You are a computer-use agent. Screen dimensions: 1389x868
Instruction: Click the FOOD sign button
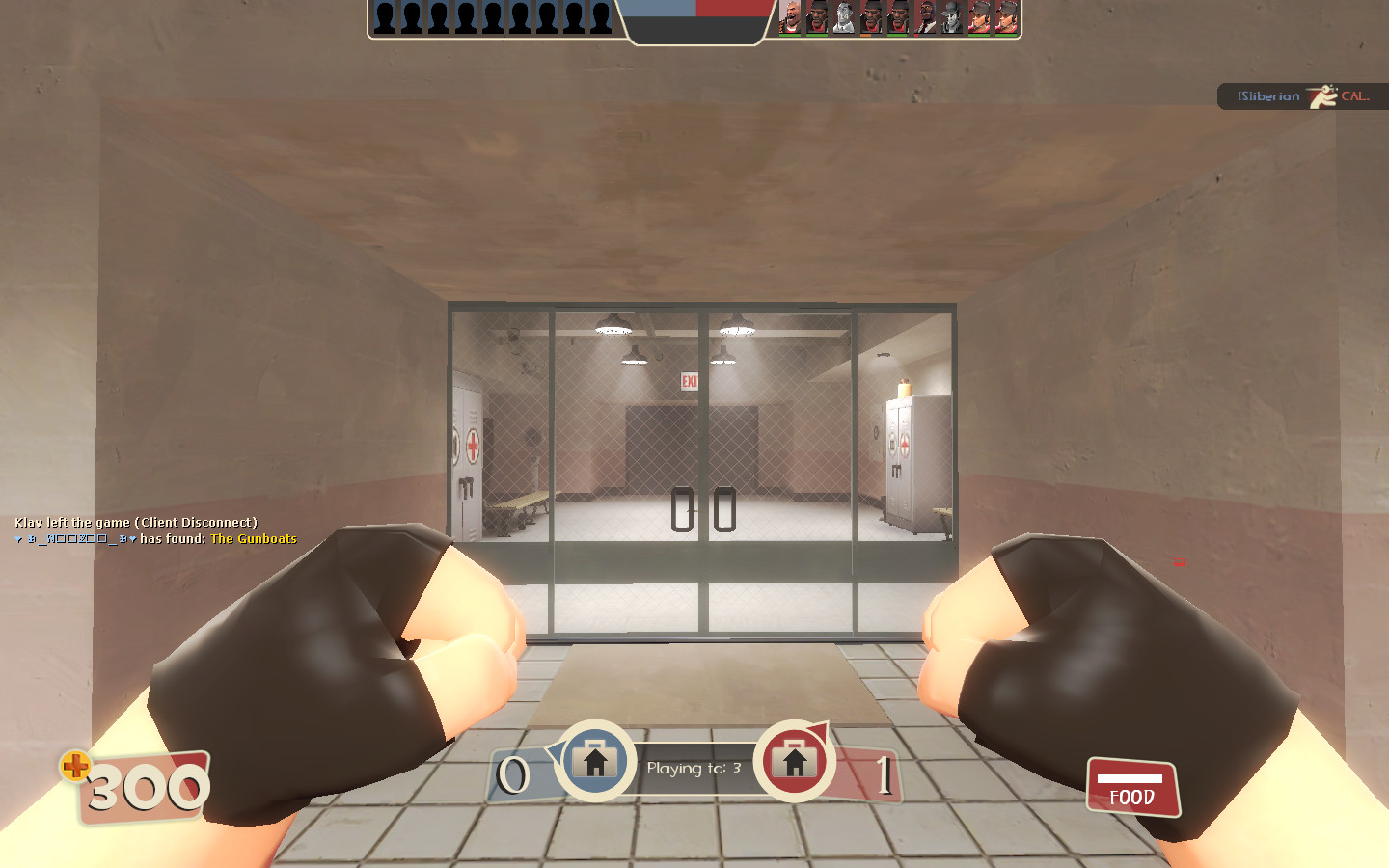pyautogui.click(x=1131, y=786)
